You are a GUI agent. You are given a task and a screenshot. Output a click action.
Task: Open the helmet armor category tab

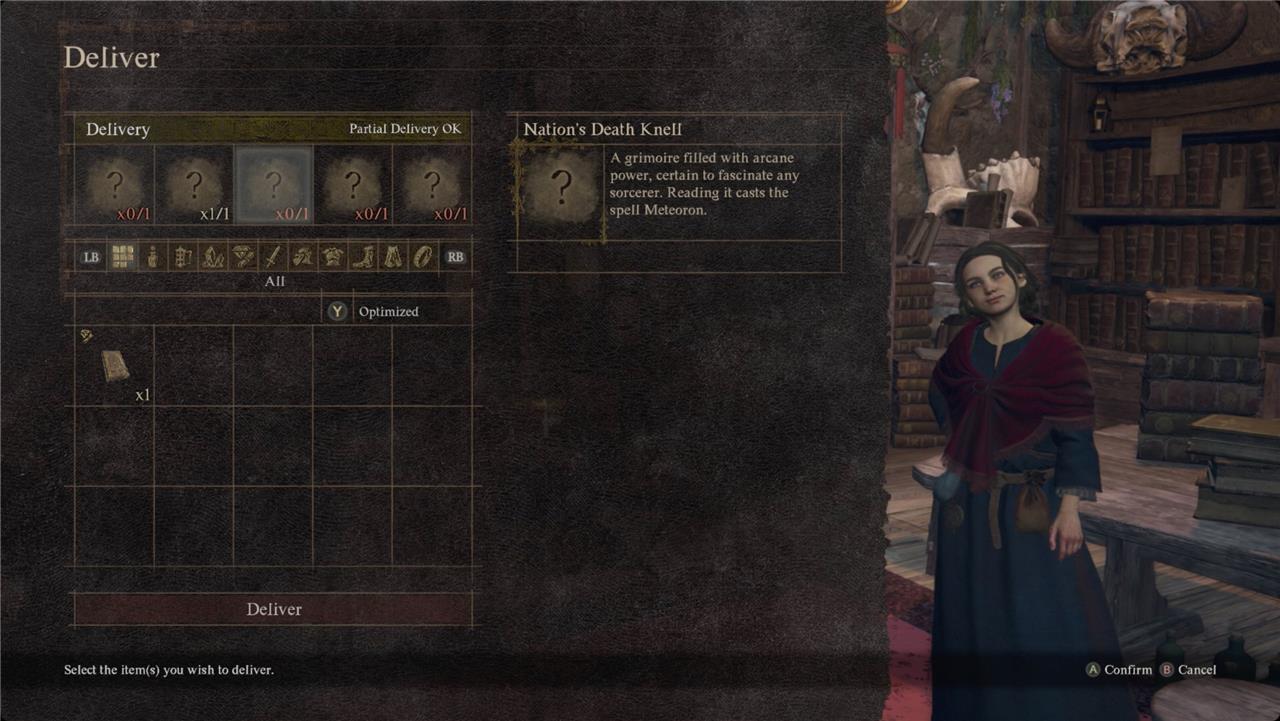tap(303, 257)
